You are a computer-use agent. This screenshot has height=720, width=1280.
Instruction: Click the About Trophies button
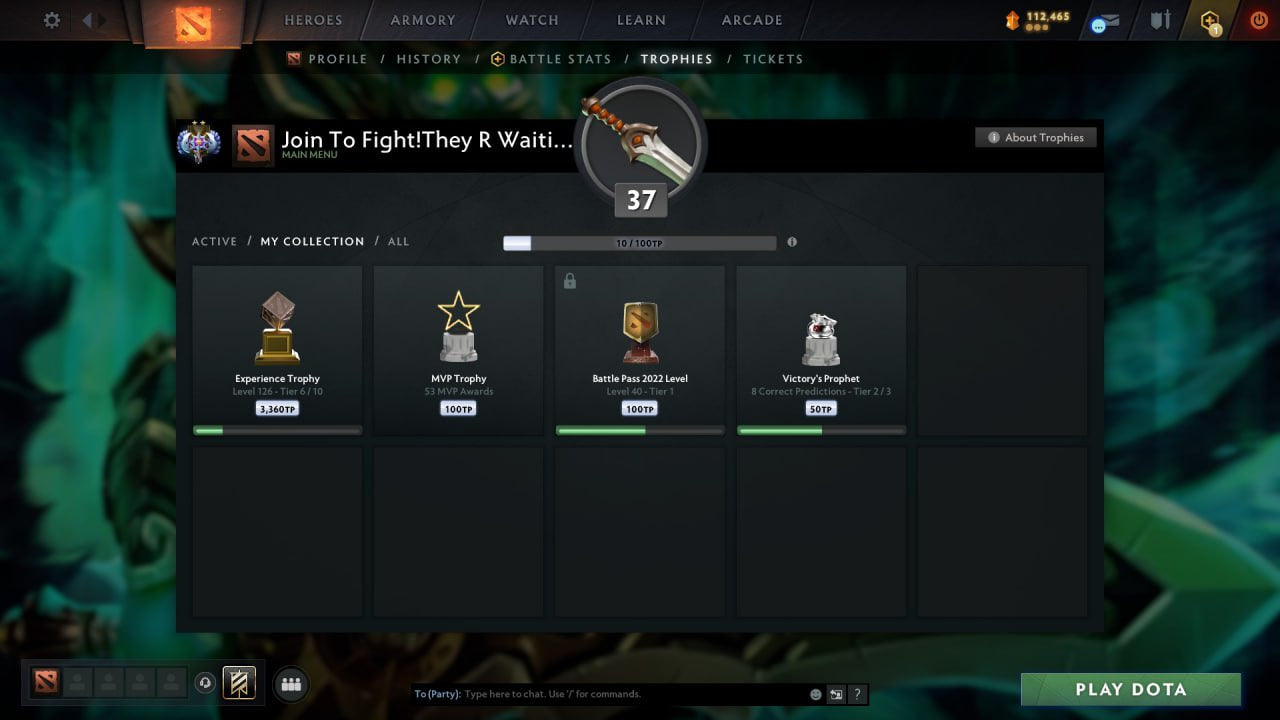tap(1036, 137)
